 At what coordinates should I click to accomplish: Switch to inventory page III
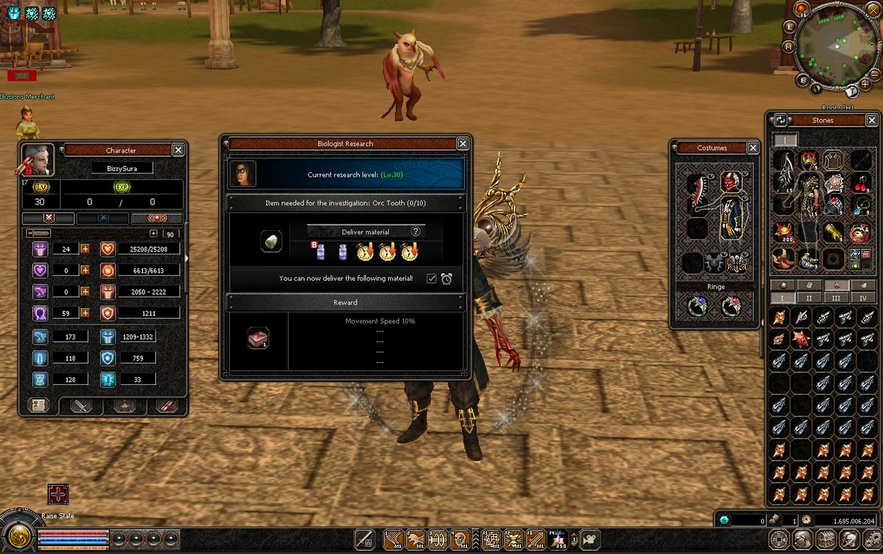[x=835, y=298]
